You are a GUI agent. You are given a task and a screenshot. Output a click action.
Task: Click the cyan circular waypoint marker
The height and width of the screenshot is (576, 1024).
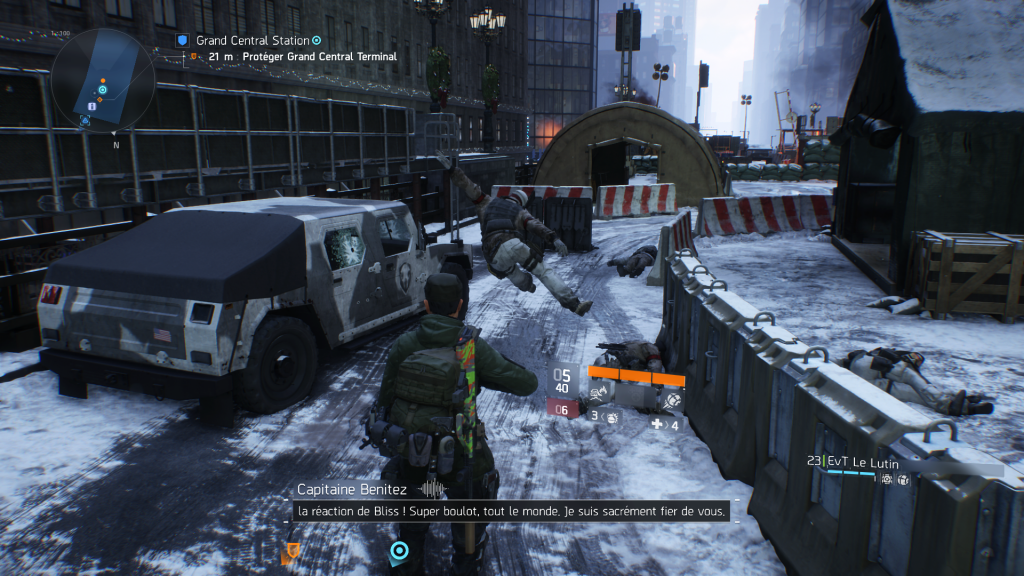[399, 550]
